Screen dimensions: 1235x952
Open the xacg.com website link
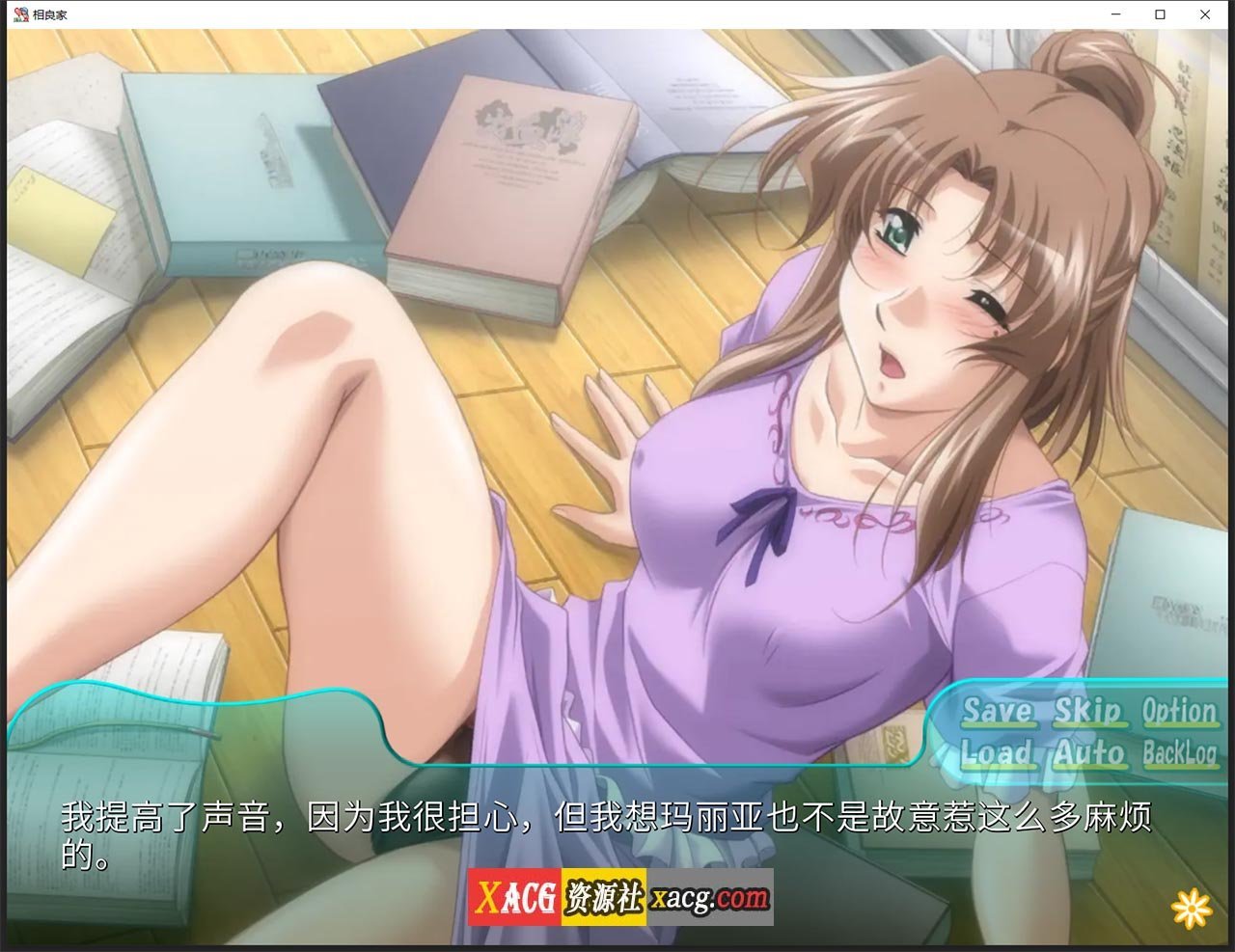point(708,895)
